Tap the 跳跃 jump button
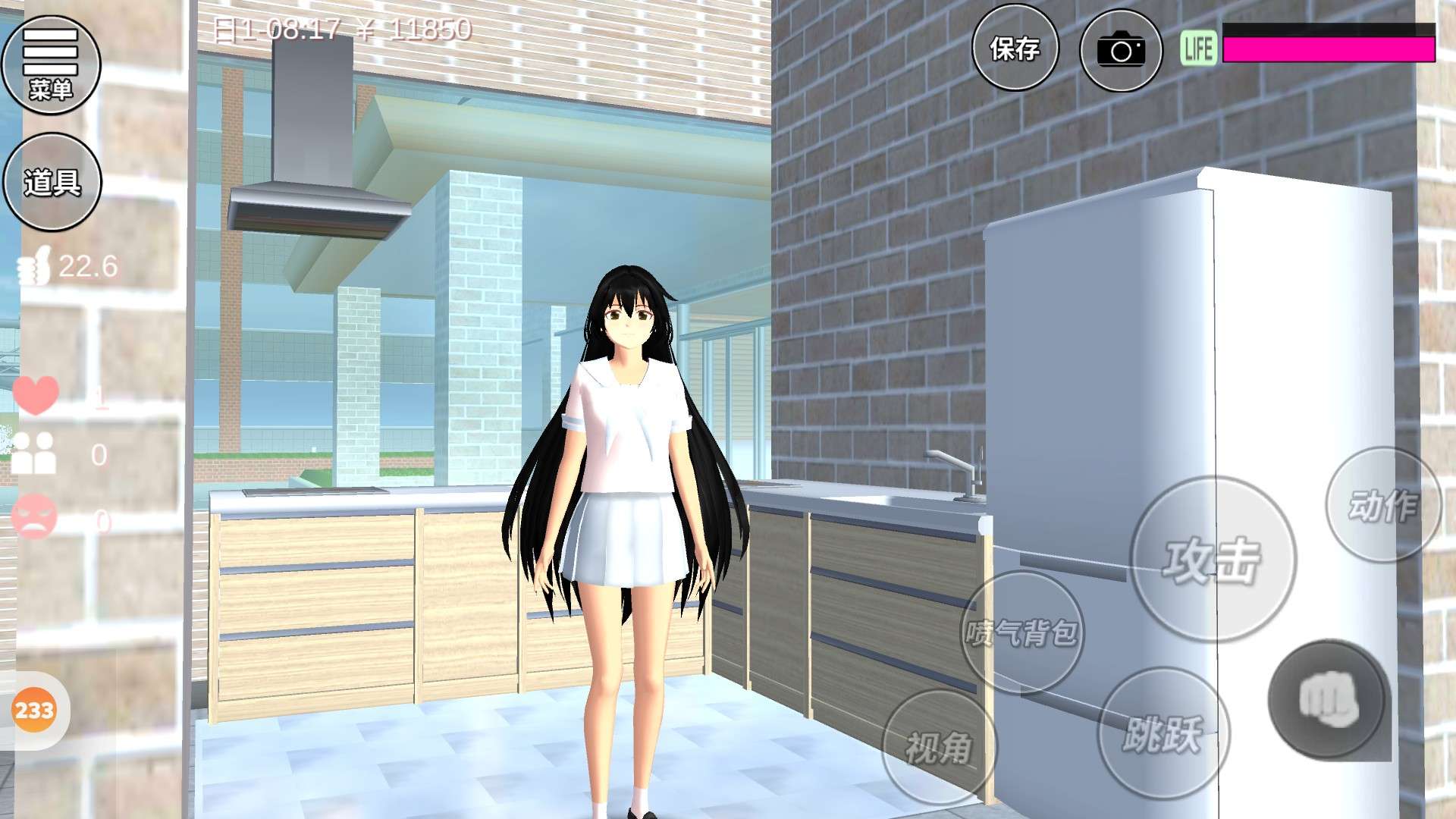 [x=1163, y=733]
